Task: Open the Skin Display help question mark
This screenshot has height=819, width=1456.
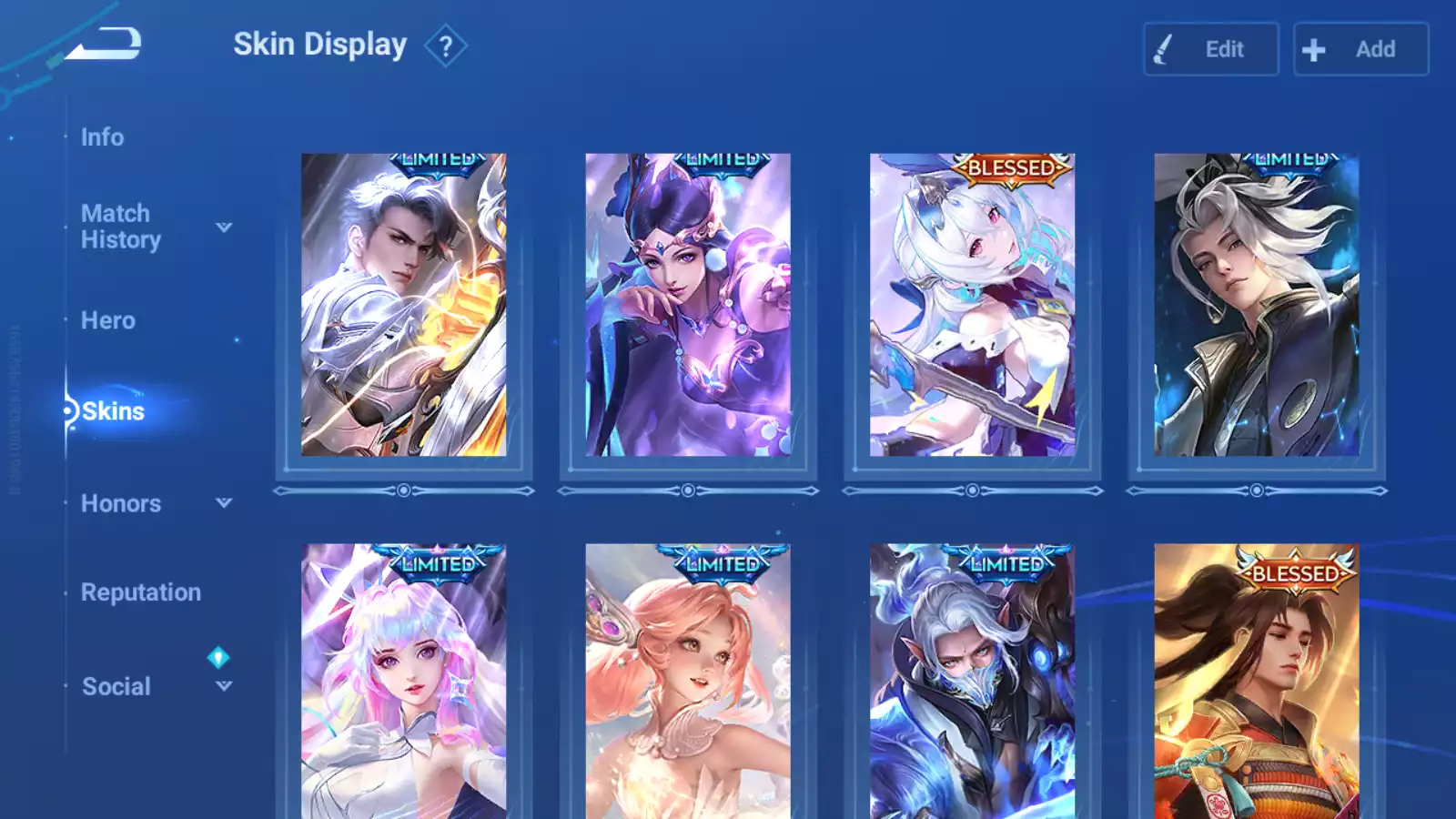Action: [445, 46]
